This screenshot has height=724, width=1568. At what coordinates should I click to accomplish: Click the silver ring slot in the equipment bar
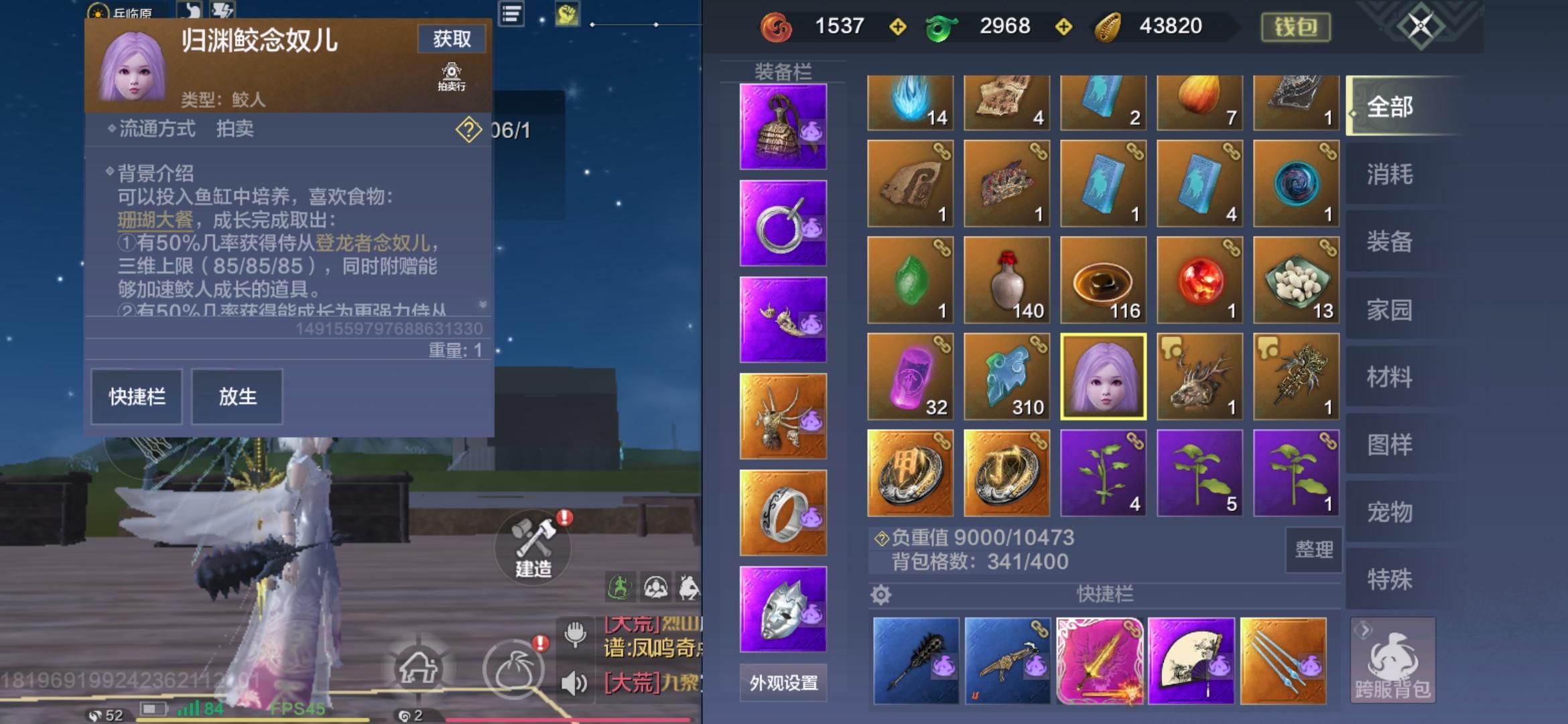(x=783, y=514)
